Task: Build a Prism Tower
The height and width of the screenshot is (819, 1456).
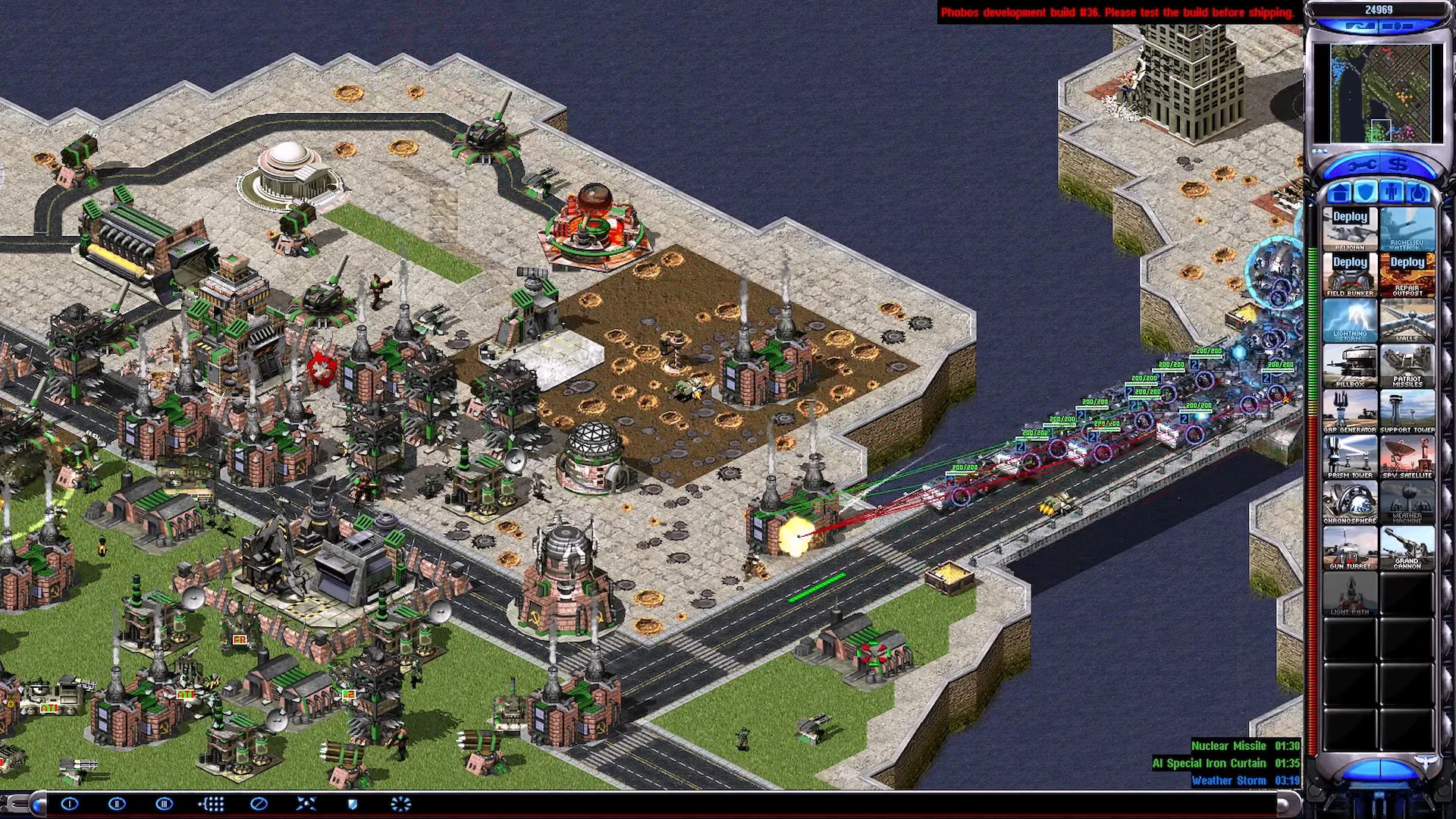Action: [x=1350, y=457]
